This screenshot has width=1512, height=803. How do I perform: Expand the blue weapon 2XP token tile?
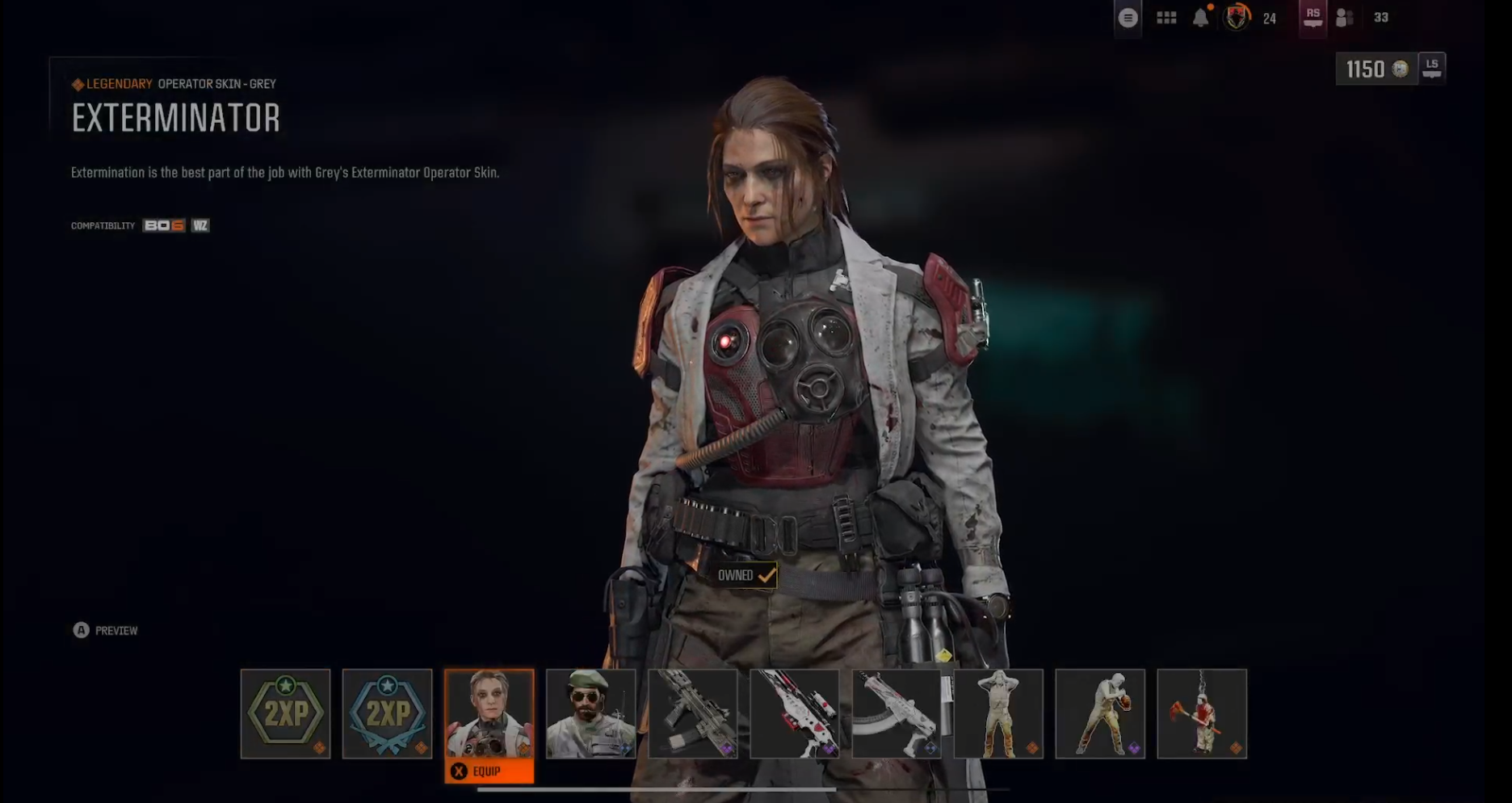[388, 714]
